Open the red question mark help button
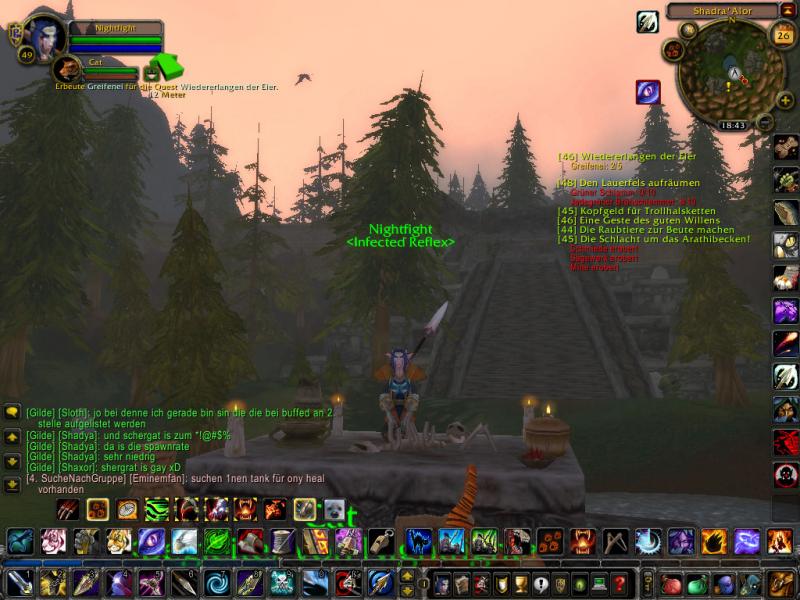The width and height of the screenshot is (800, 600). pos(620,583)
